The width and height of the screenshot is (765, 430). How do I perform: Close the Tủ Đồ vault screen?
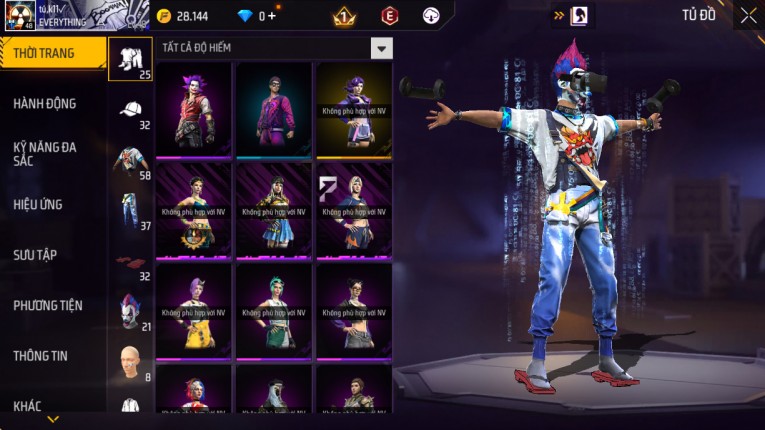click(748, 15)
